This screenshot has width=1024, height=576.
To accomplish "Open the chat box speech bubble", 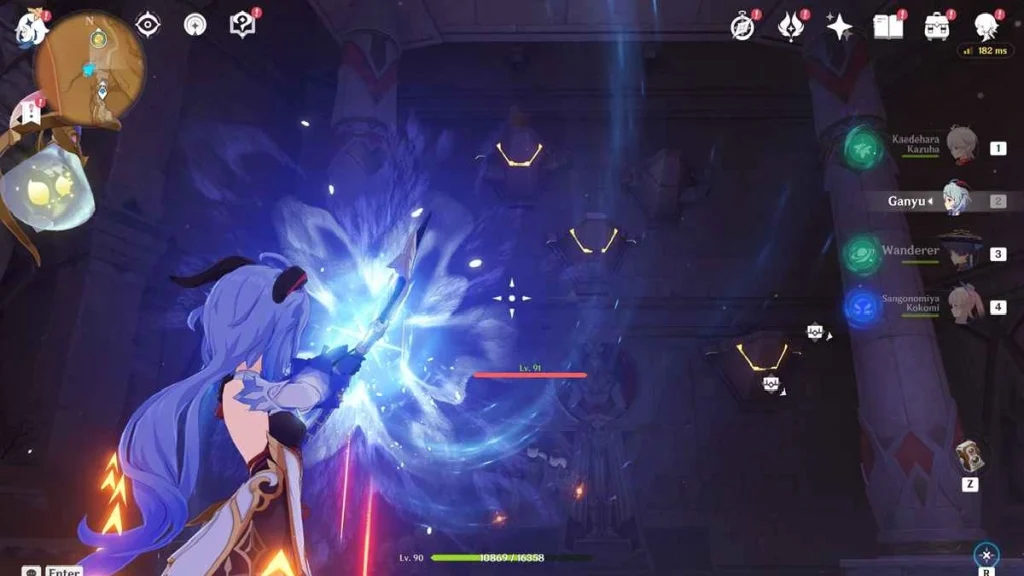I will [30, 571].
